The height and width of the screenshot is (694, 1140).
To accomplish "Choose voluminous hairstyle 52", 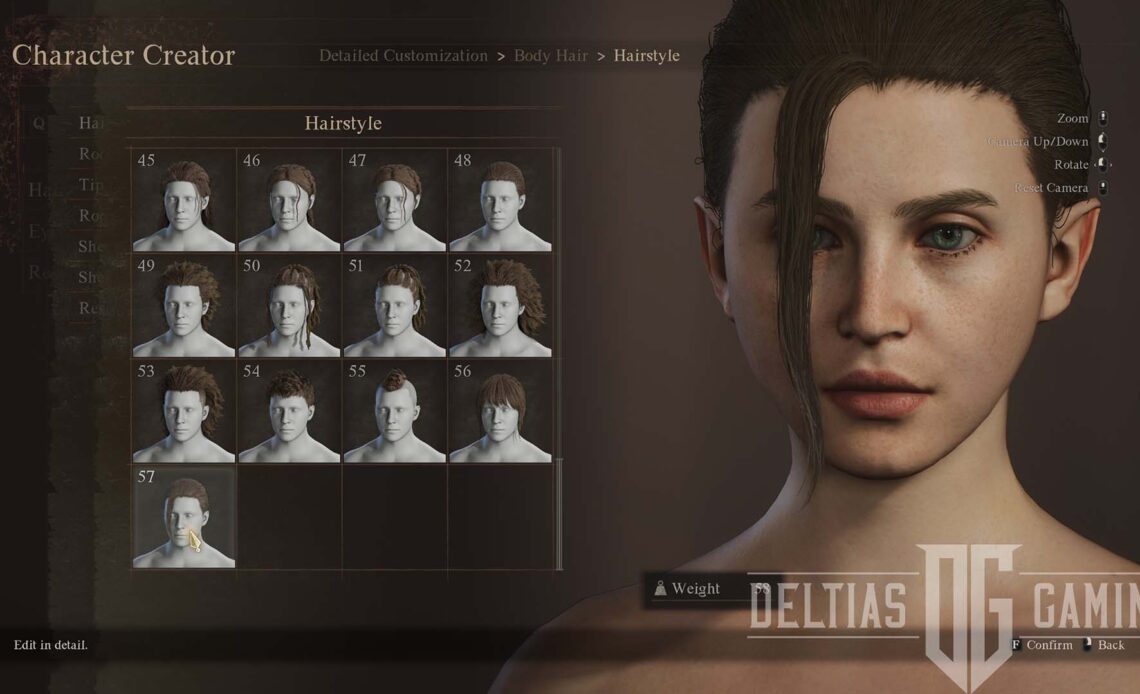I will [x=500, y=305].
